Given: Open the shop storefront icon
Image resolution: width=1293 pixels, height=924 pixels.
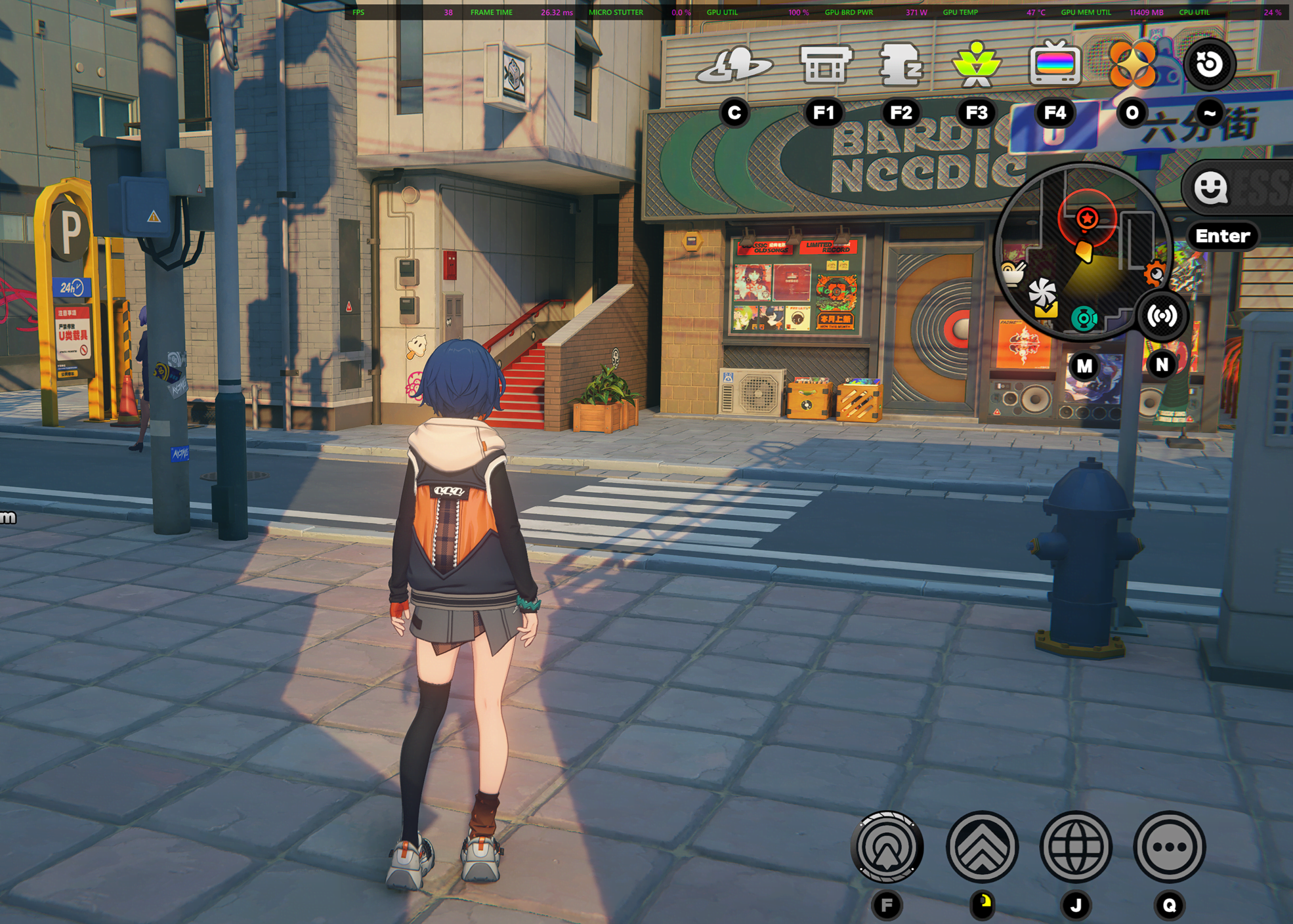Looking at the screenshot, I should point(825,64).
